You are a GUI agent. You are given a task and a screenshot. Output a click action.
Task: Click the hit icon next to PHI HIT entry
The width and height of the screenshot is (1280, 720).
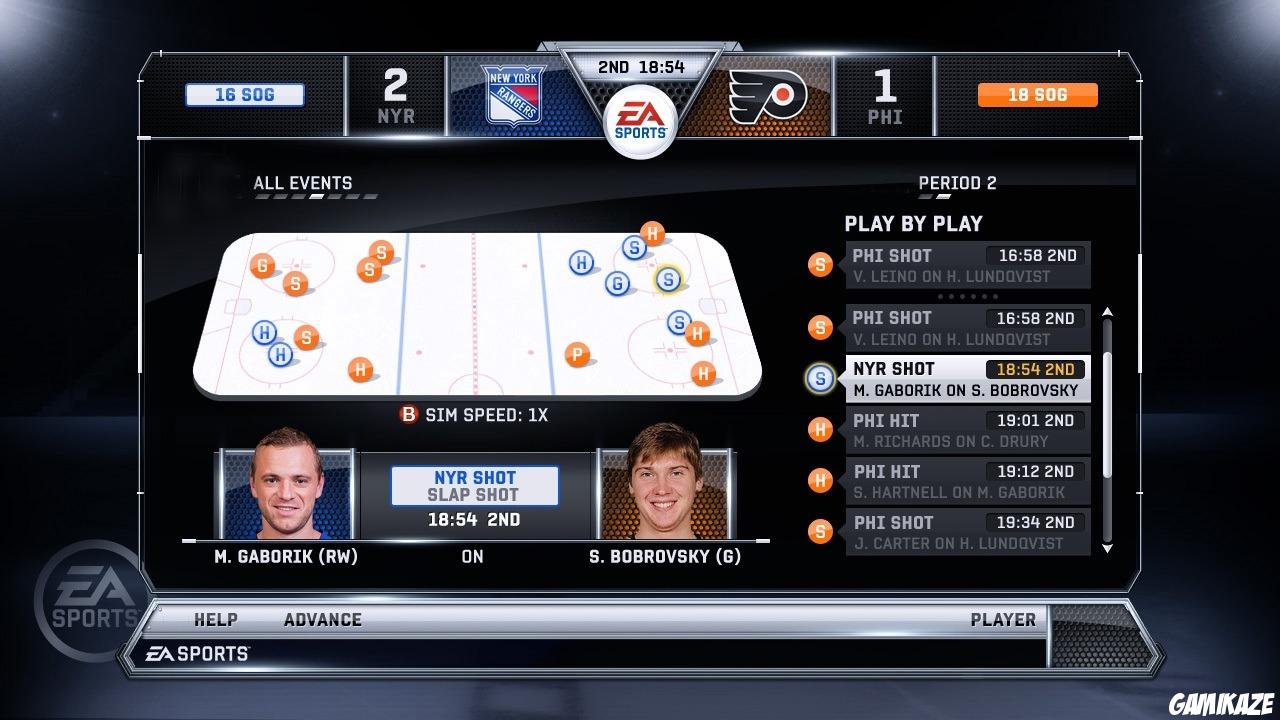(820, 429)
